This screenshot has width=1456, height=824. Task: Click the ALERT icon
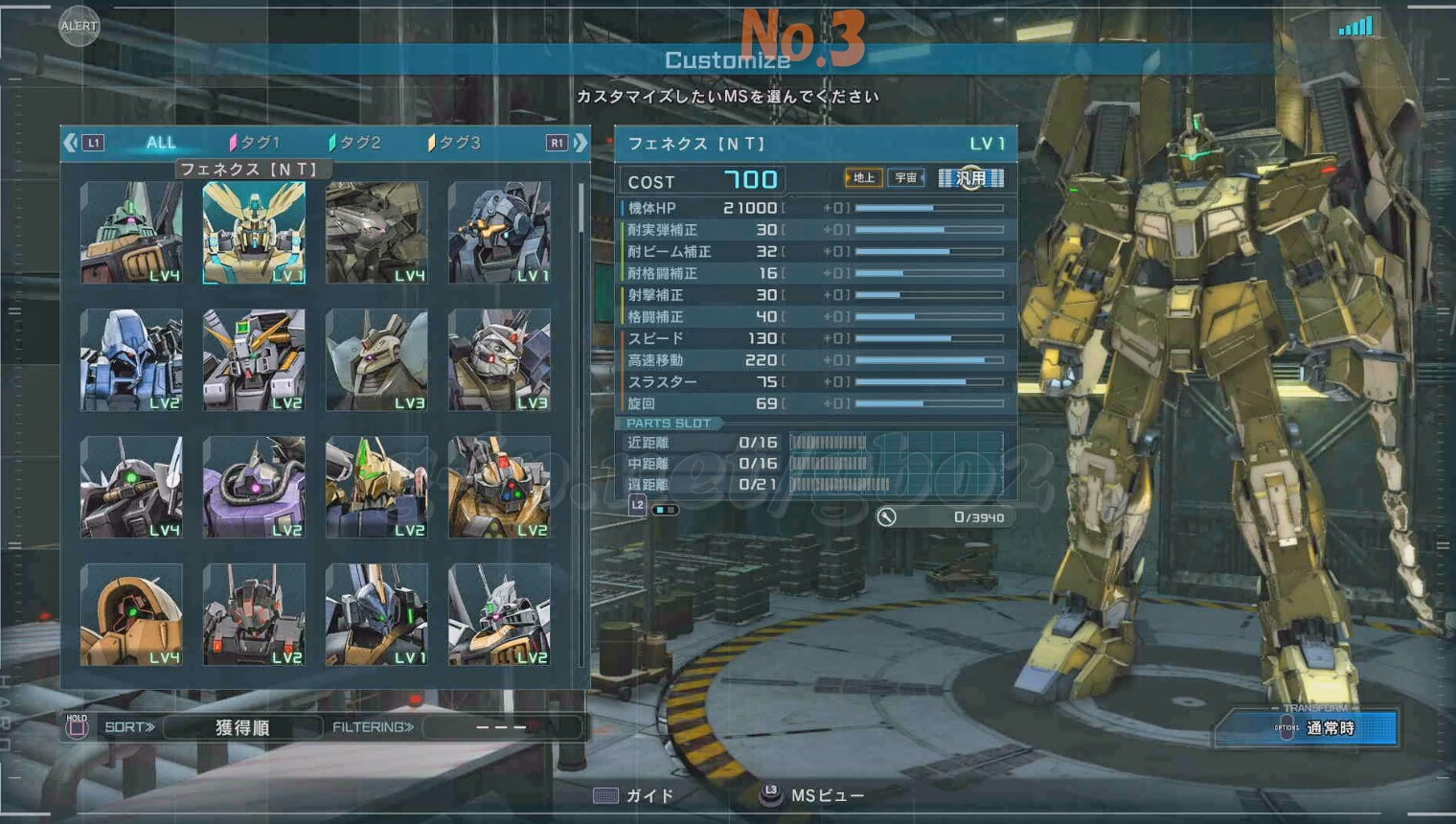point(79,26)
